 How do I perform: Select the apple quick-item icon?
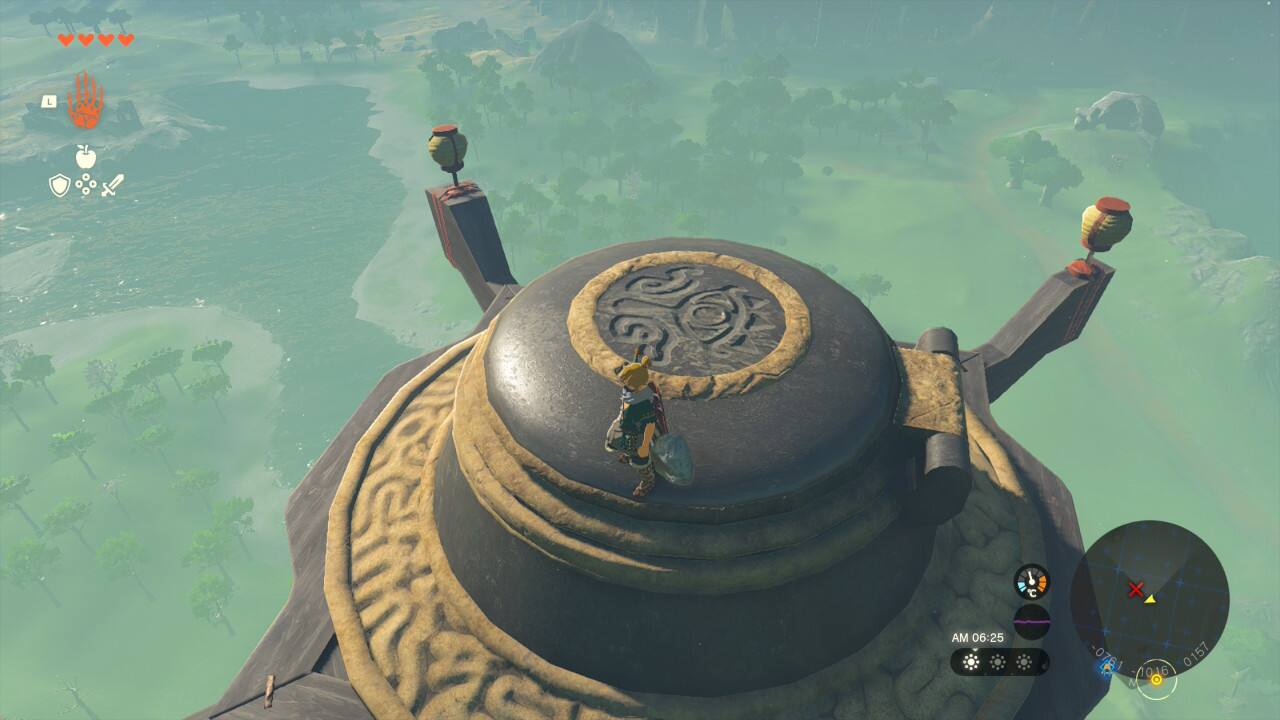tap(86, 156)
